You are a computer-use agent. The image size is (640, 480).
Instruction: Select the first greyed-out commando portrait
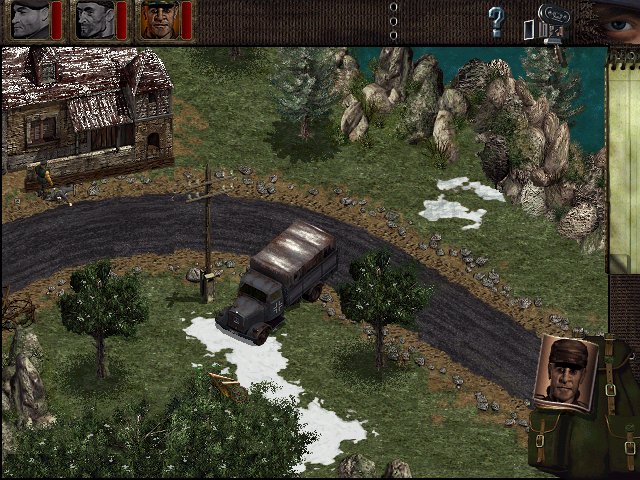coord(29,20)
